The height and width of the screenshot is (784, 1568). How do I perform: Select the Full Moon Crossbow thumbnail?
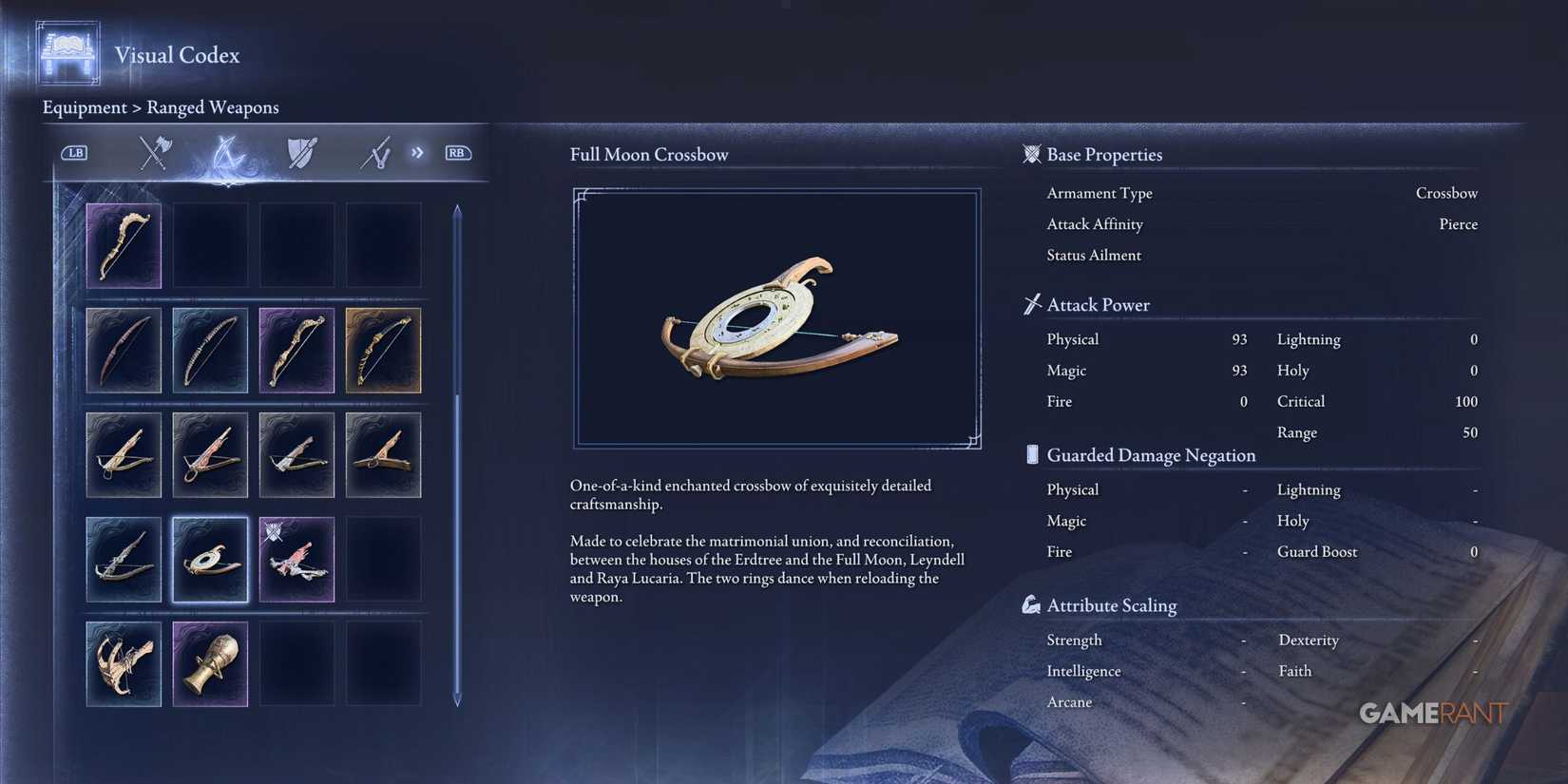pos(209,560)
